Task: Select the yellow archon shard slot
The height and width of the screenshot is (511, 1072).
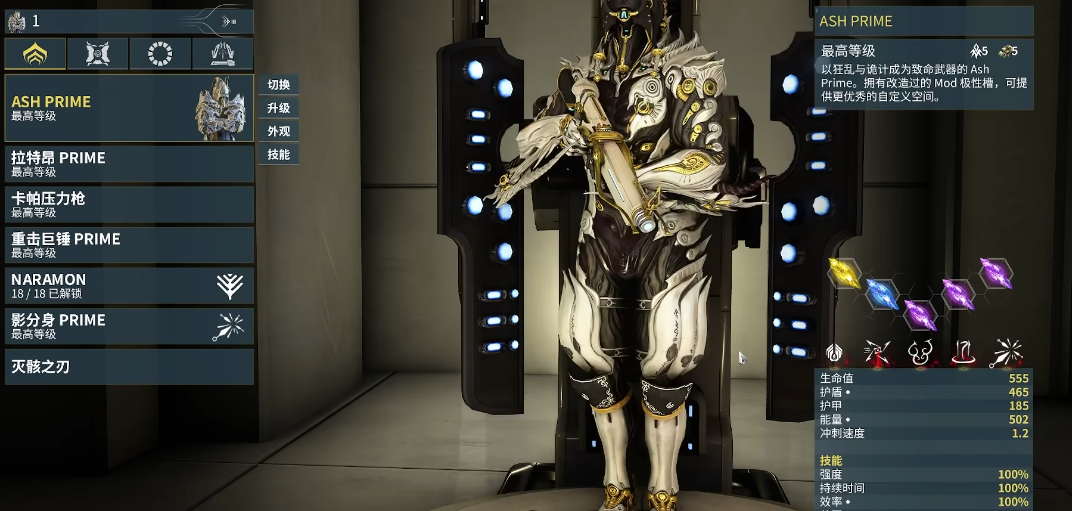Action: 845,272
